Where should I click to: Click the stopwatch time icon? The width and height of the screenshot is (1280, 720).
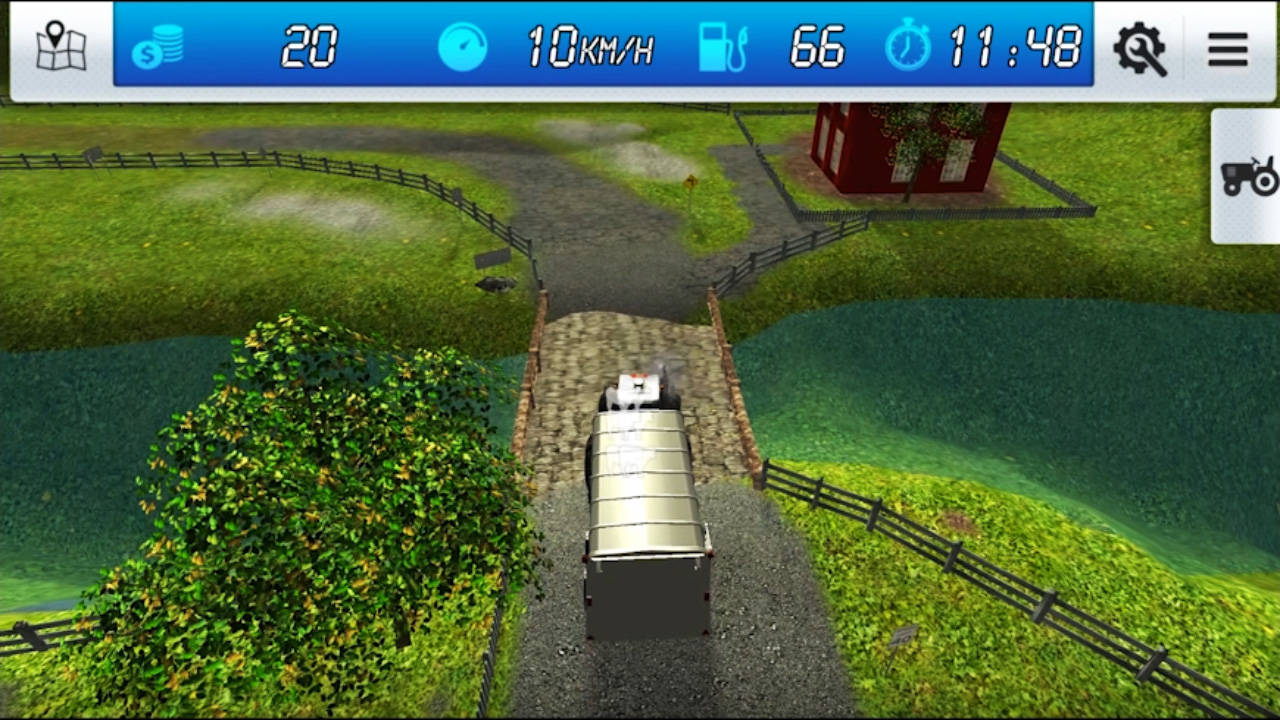tap(908, 46)
